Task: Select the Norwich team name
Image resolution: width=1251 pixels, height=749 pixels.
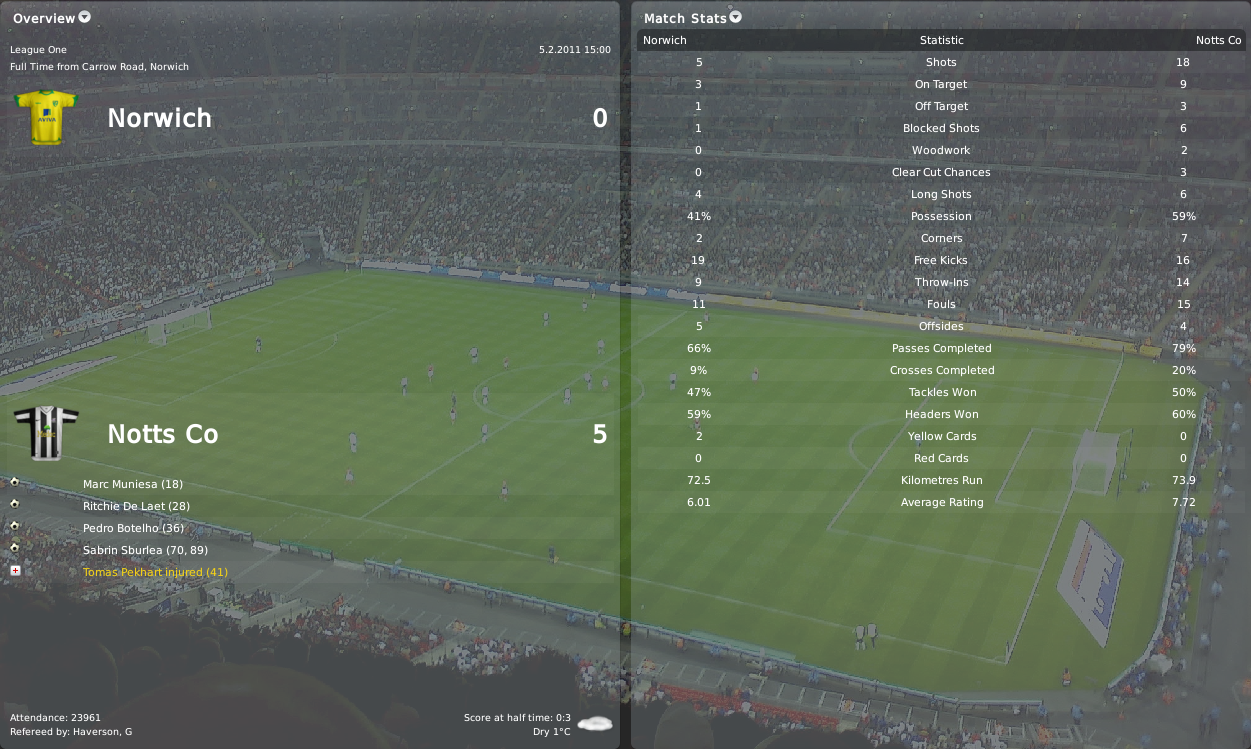Action: (x=159, y=118)
